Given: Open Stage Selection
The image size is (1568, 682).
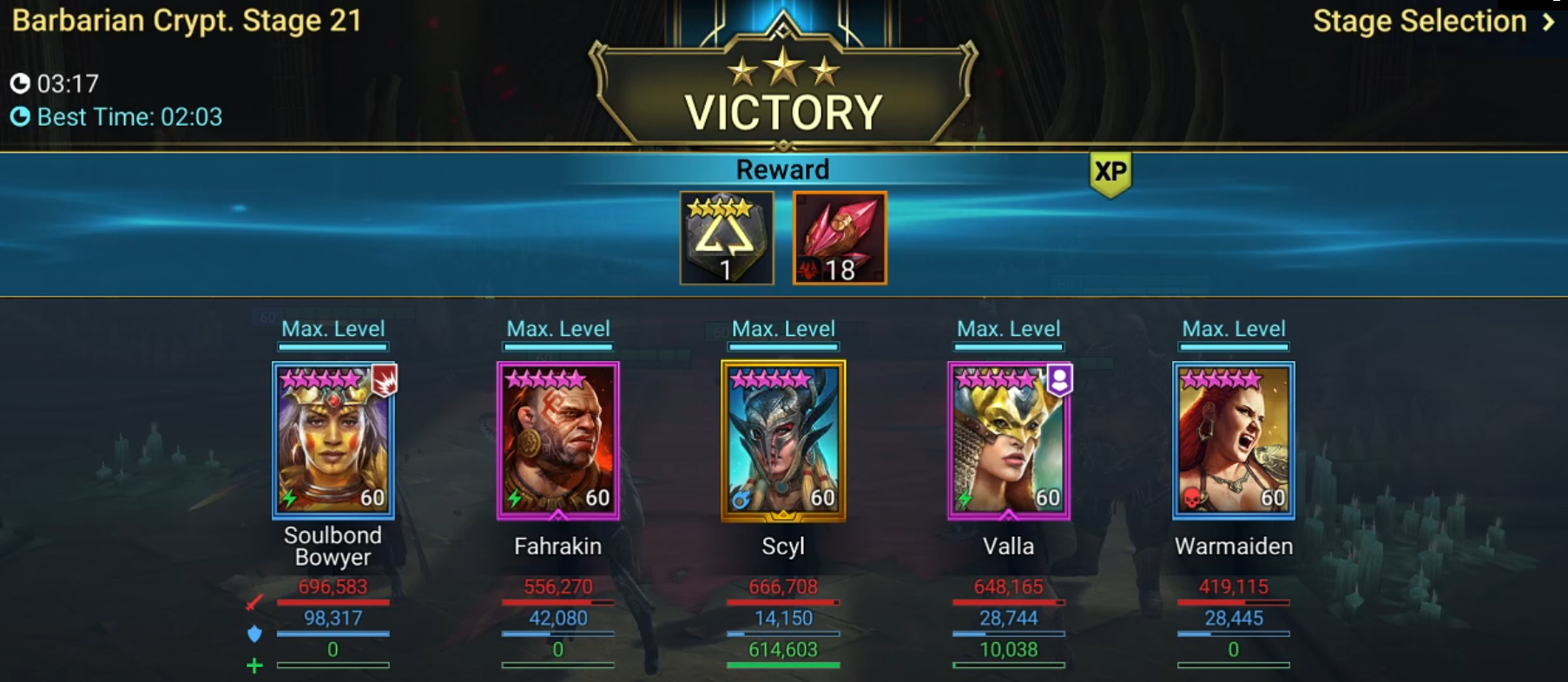Looking at the screenshot, I should (x=1424, y=21).
